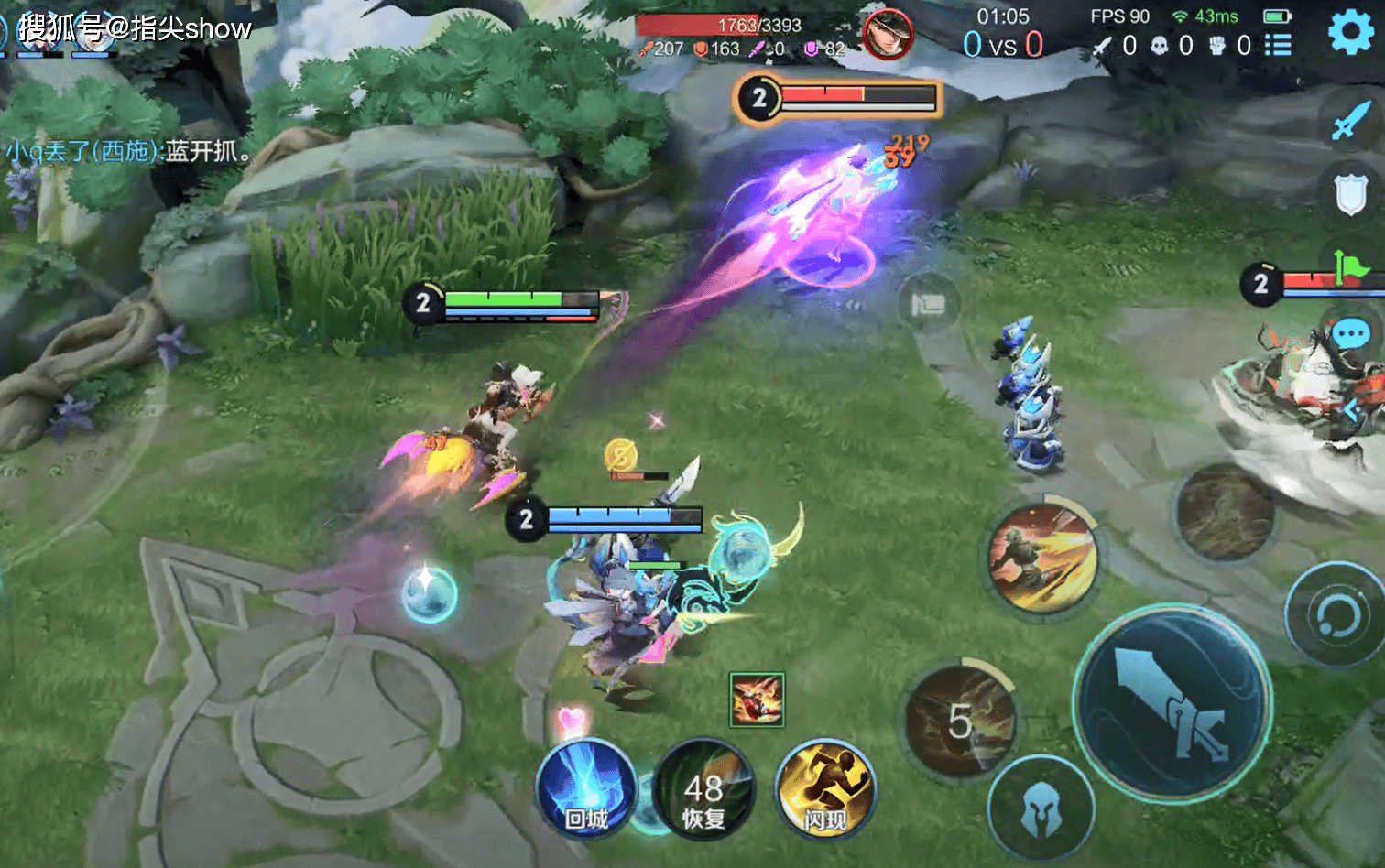Send the shield retreat signal
The width and height of the screenshot is (1385, 868).
click(1350, 194)
